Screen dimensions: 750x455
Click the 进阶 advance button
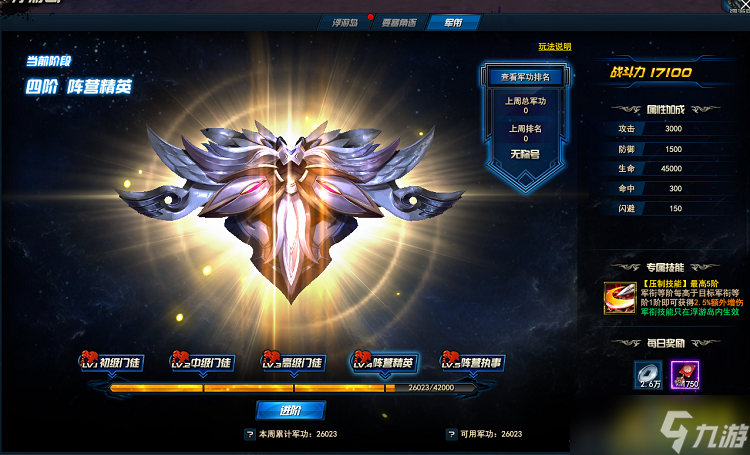[x=290, y=410]
